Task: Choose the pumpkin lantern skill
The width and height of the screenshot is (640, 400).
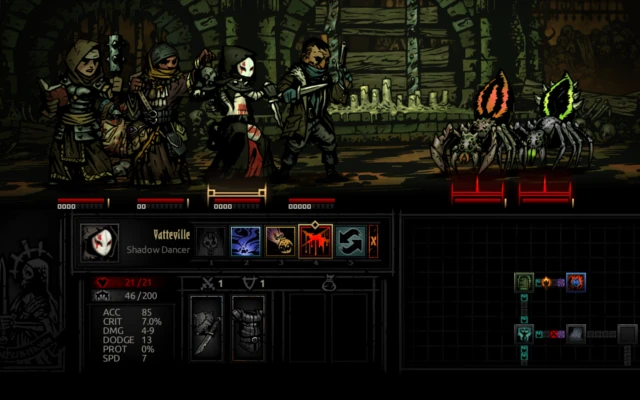Action: point(280,241)
